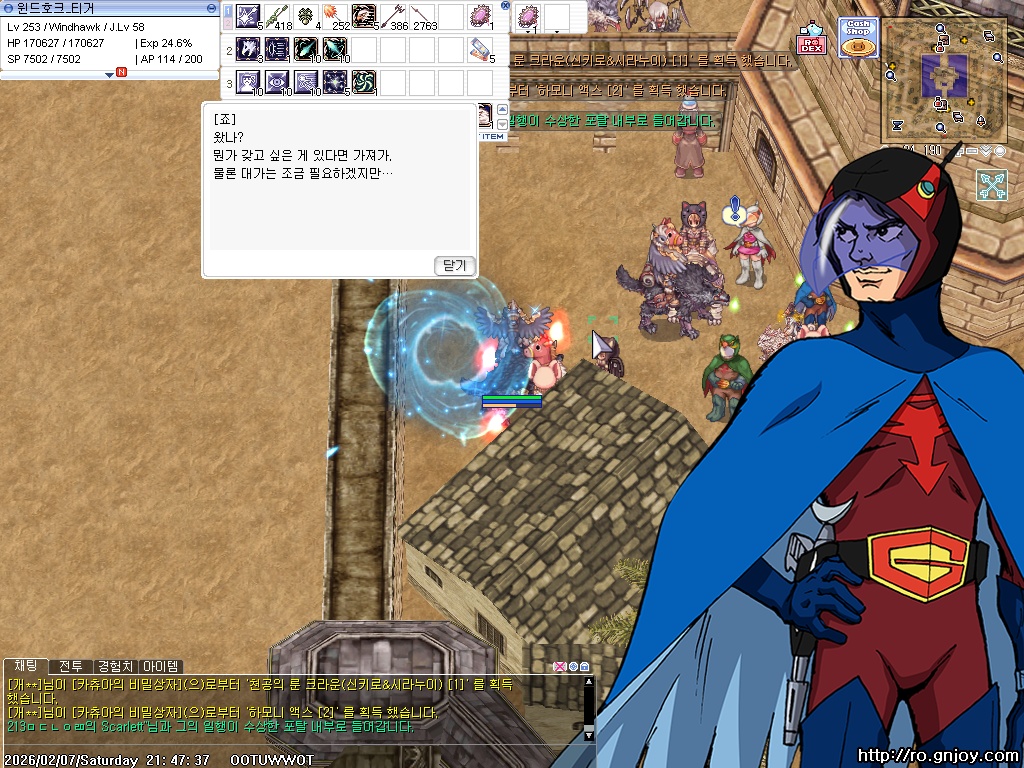This screenshot has height=768, width=1024.
Task: Close the NPC dialogue with 닫기 button
Action: pyautogui.click(x=455, y=265)
